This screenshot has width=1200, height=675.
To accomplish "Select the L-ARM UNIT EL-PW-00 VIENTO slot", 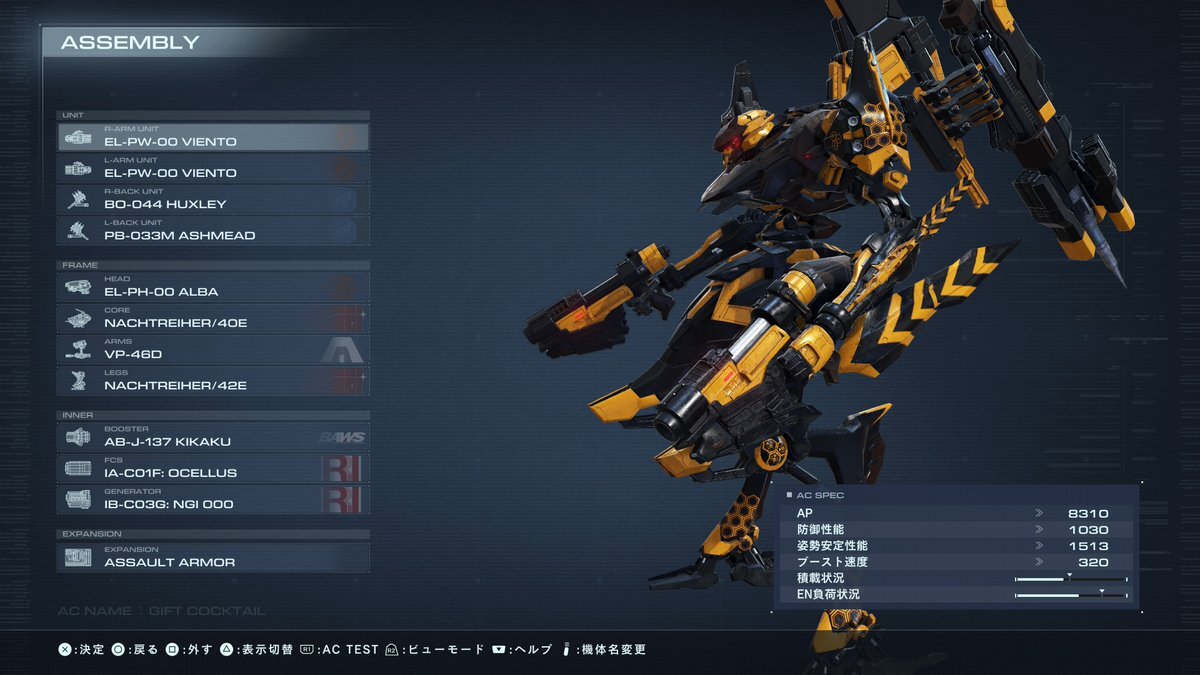I will coord(213,168).
